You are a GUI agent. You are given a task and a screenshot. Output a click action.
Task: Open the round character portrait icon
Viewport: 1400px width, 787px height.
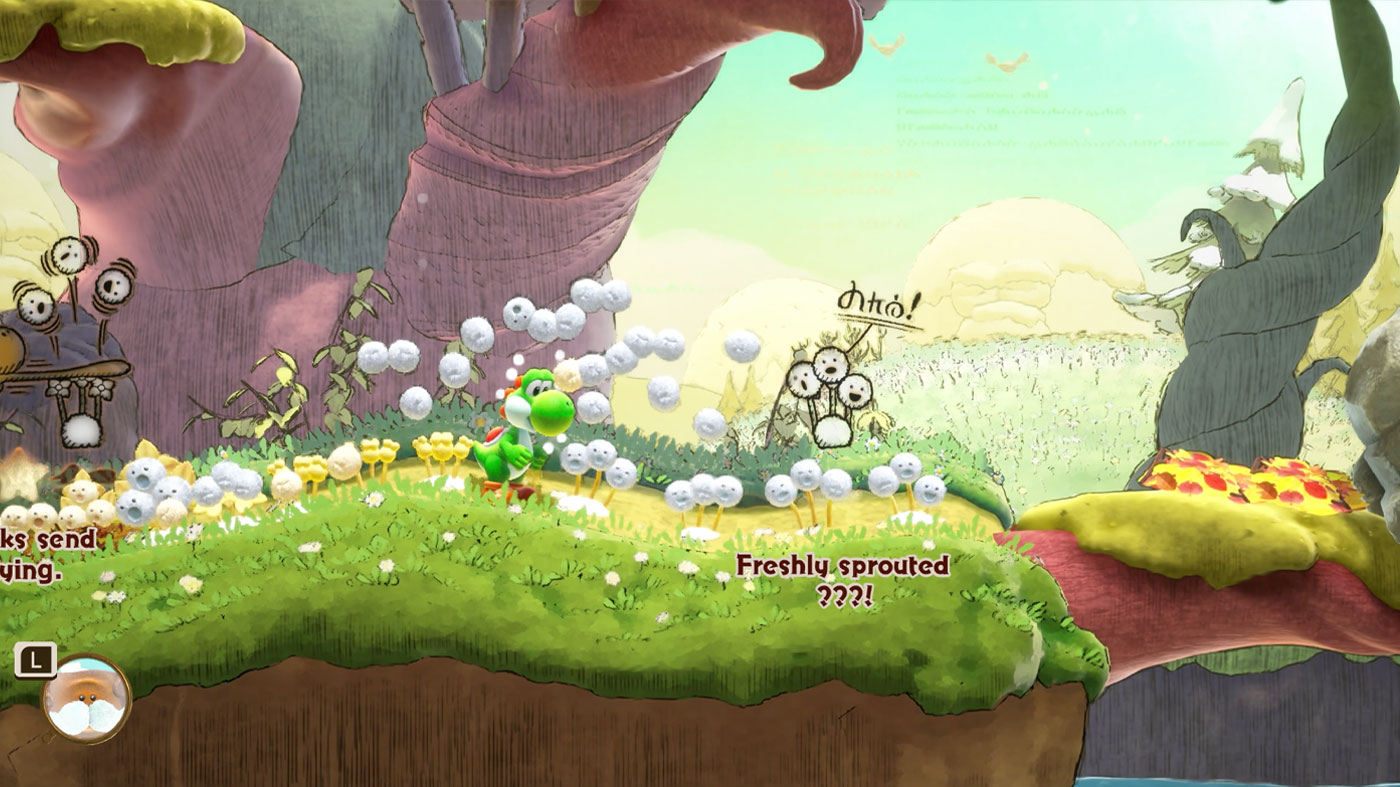pyautogui.click(x=87, y=698)
